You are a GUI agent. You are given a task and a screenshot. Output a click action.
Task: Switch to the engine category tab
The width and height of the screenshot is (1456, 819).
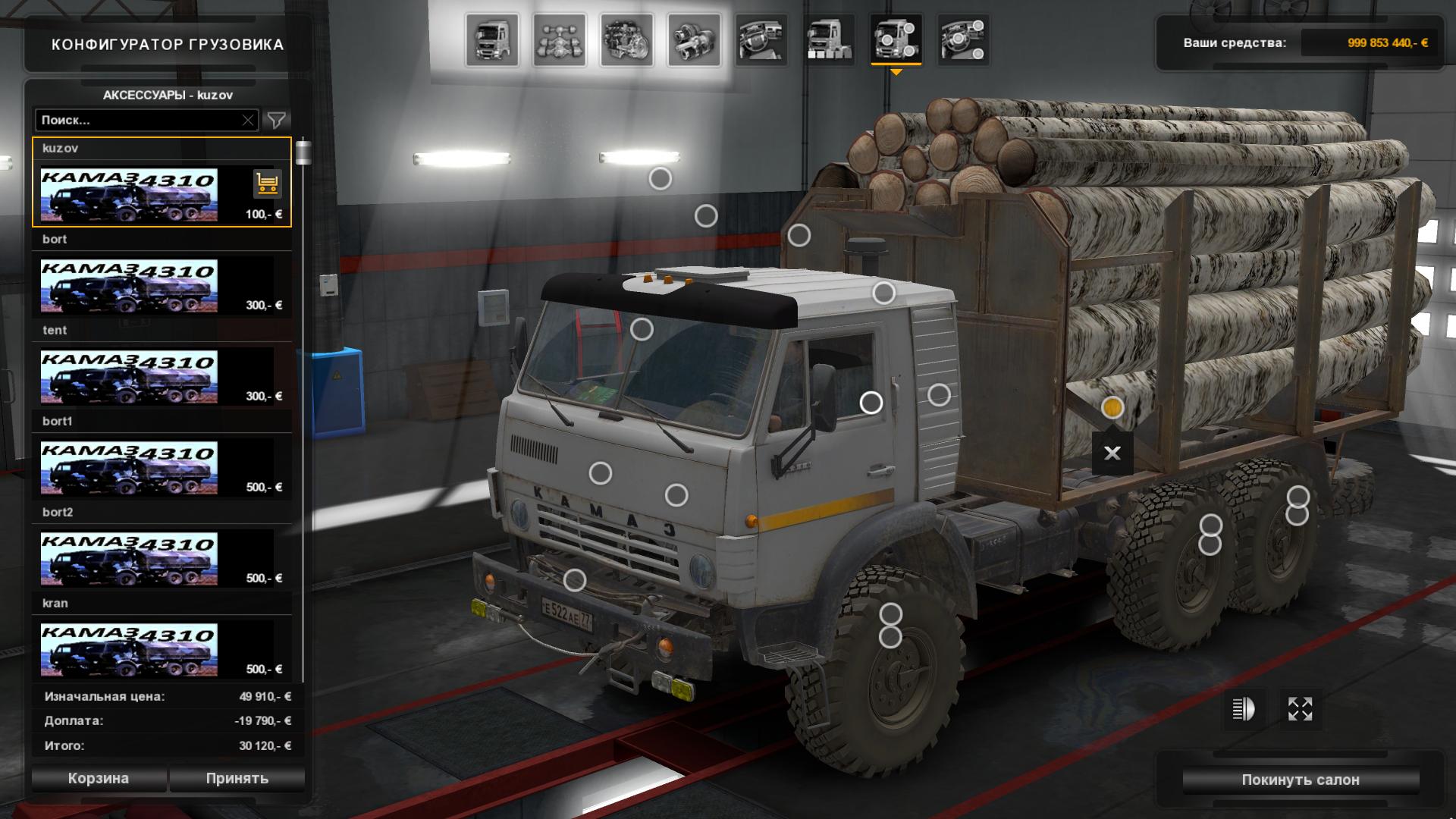click(x=627, y=39)
